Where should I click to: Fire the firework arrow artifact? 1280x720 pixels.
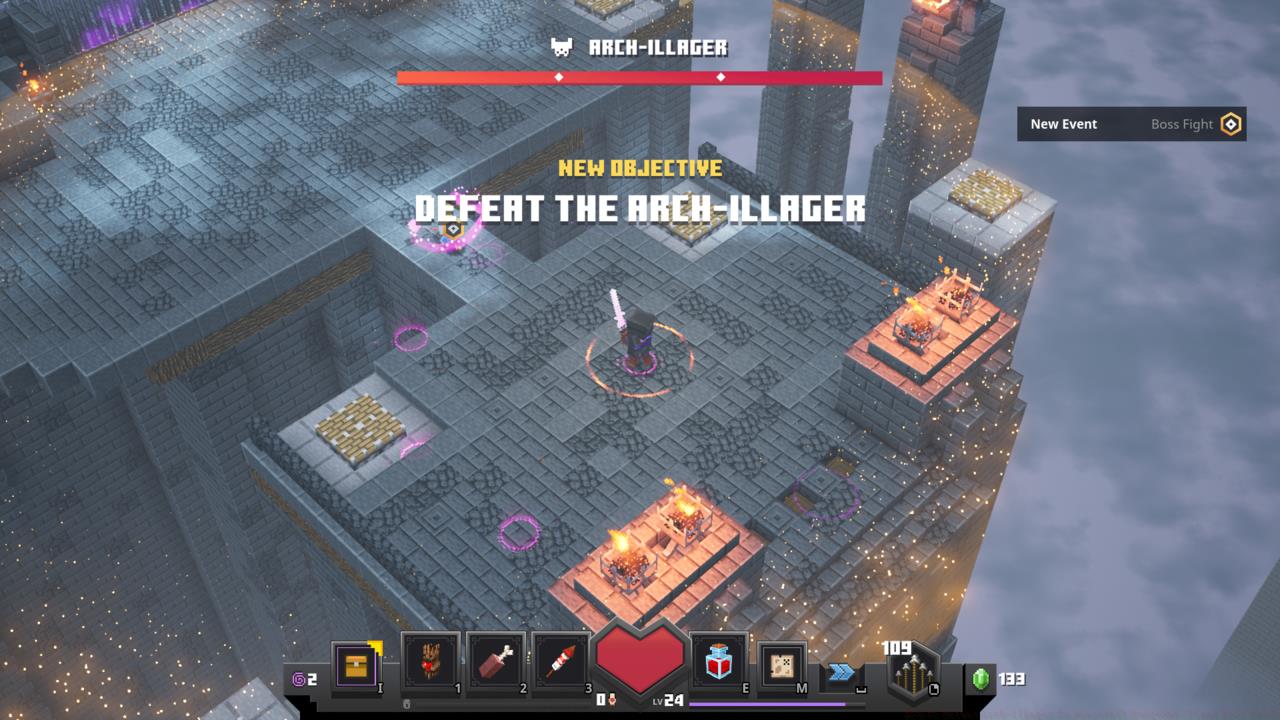(x=561, y=661)
